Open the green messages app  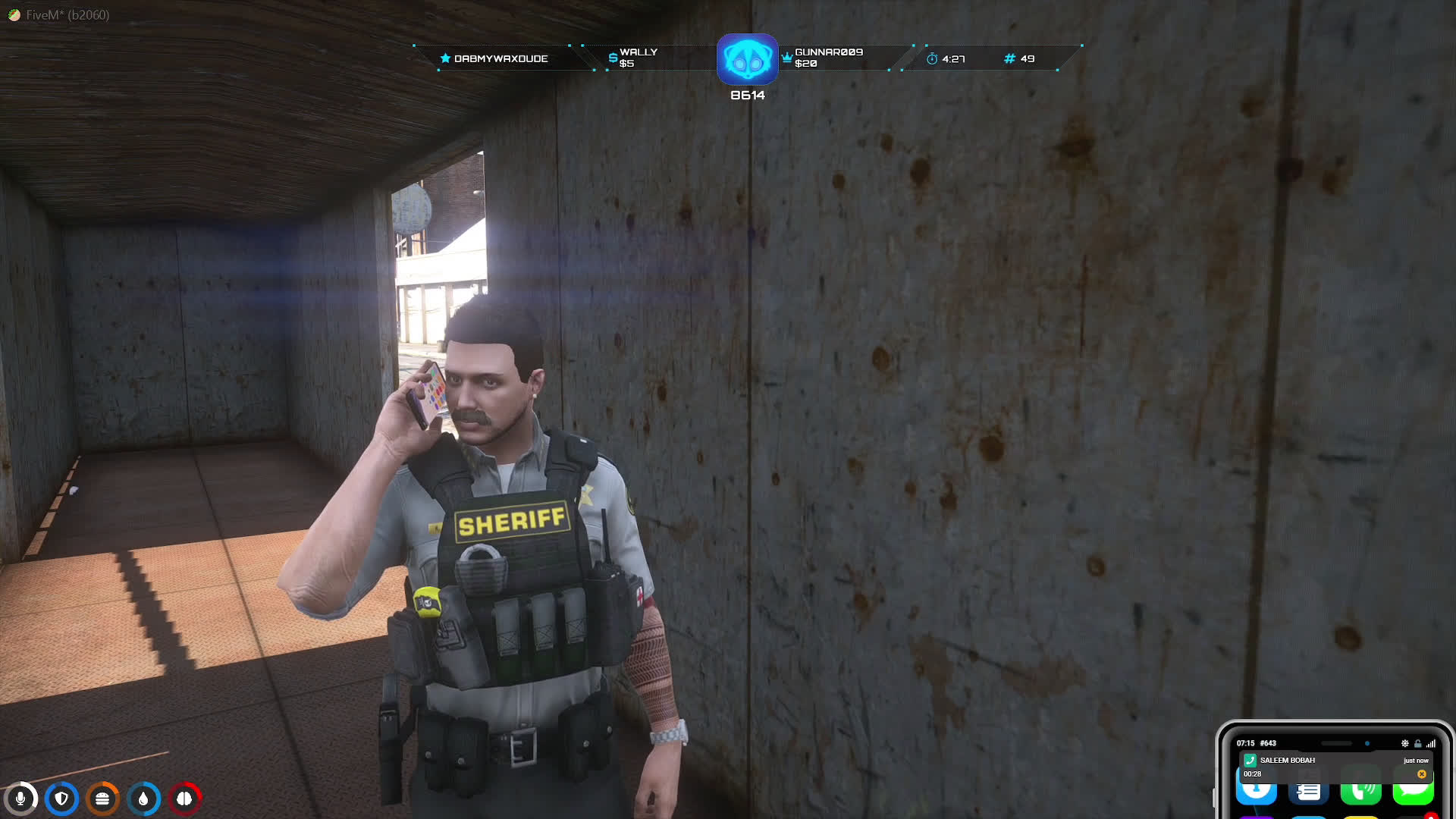(x=1413, y=793)
